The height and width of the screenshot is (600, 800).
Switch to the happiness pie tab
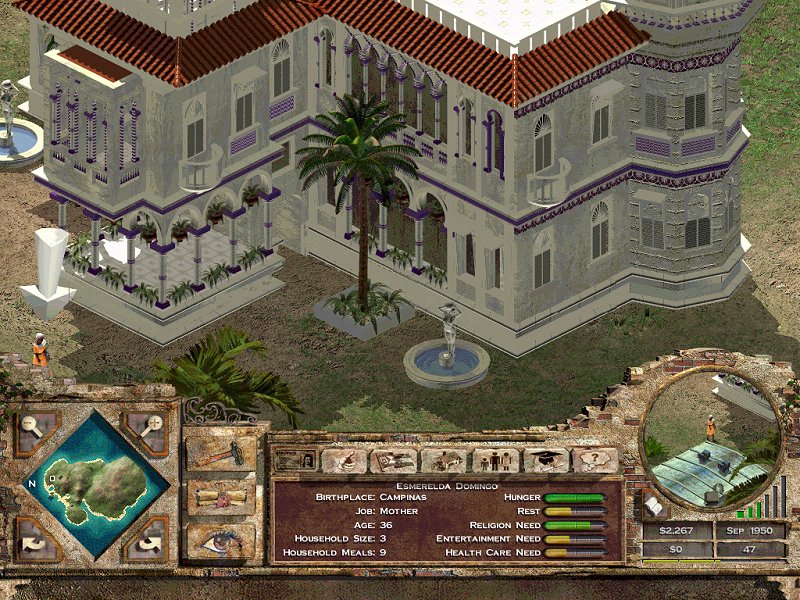(x=343, y=460)
